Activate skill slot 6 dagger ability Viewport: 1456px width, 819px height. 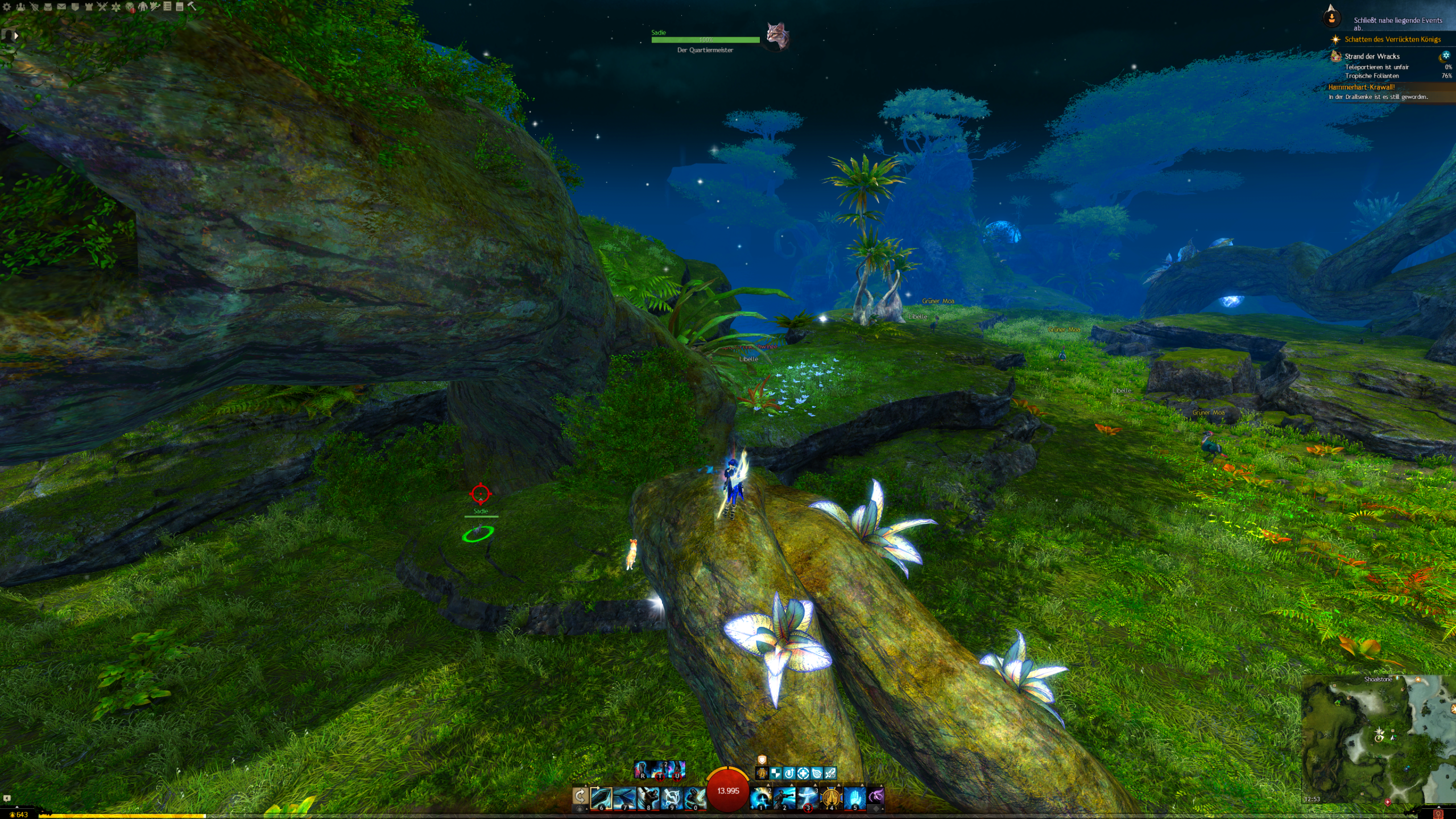click(601, 798)
